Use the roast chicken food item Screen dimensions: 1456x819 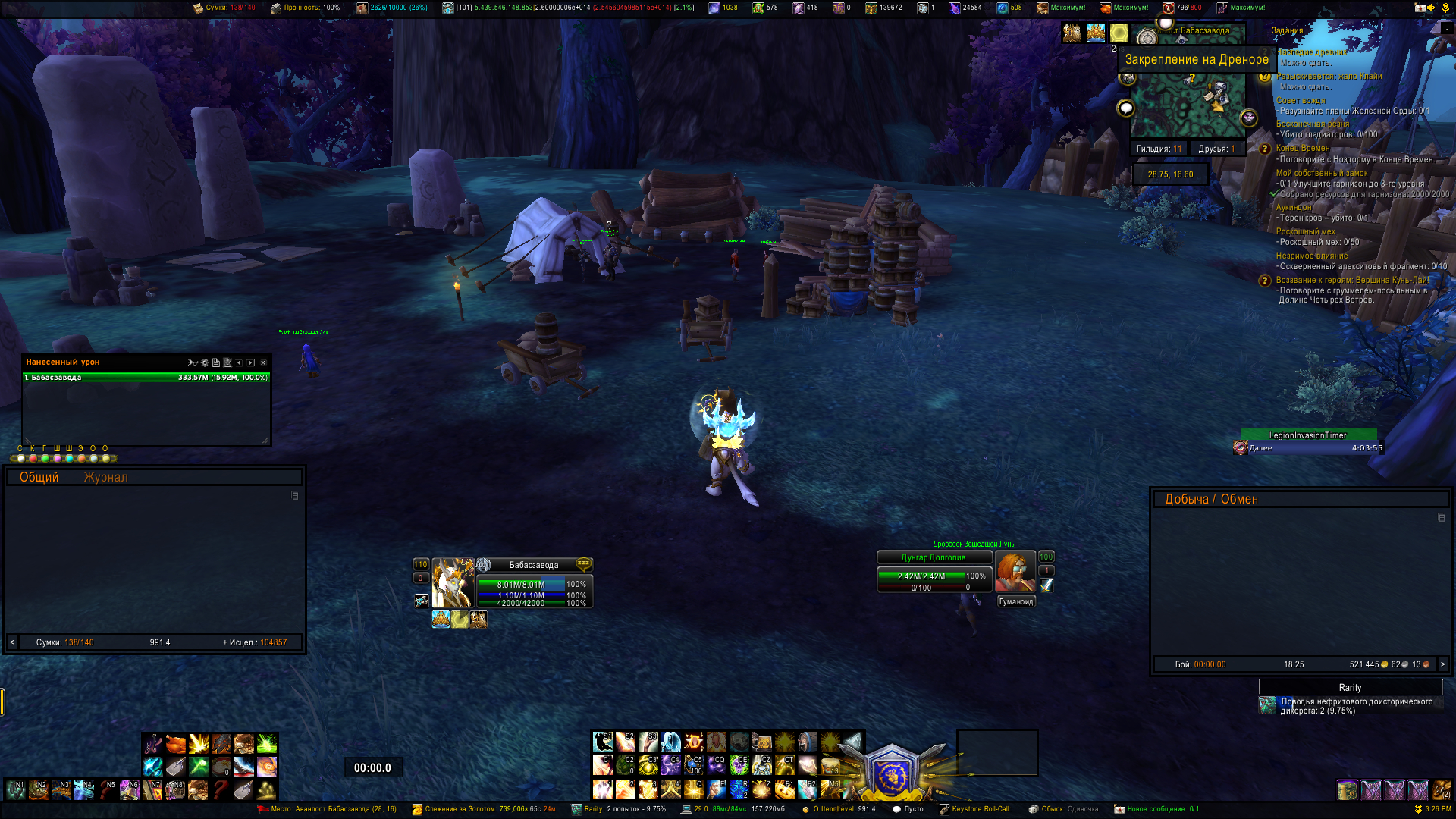click(x=176, y=743)
